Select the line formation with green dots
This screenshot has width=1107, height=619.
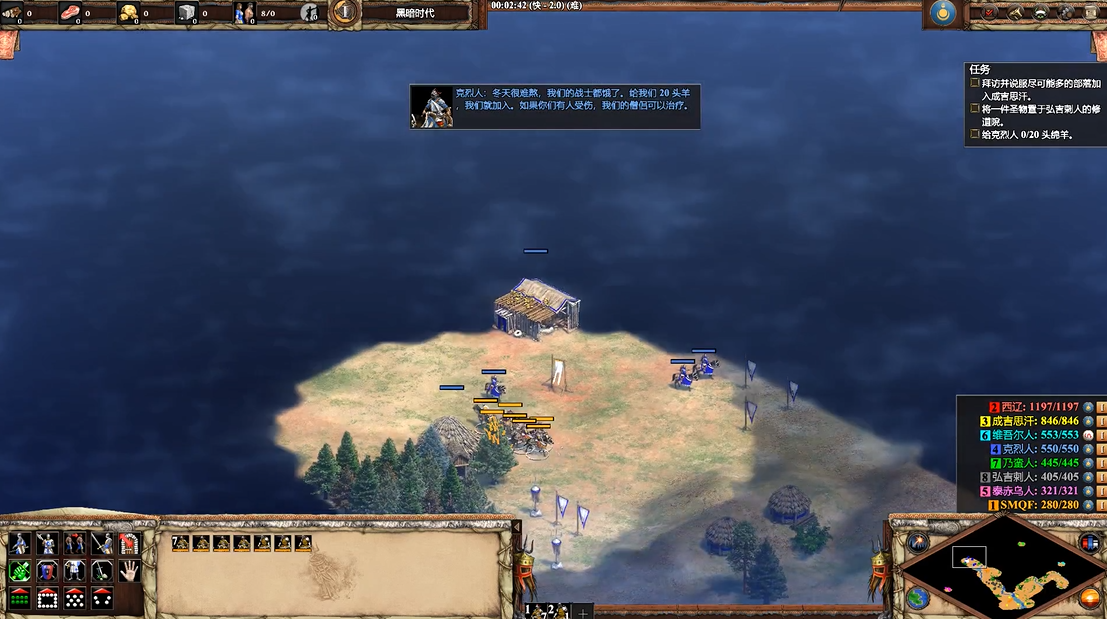[x=19, y=598]
